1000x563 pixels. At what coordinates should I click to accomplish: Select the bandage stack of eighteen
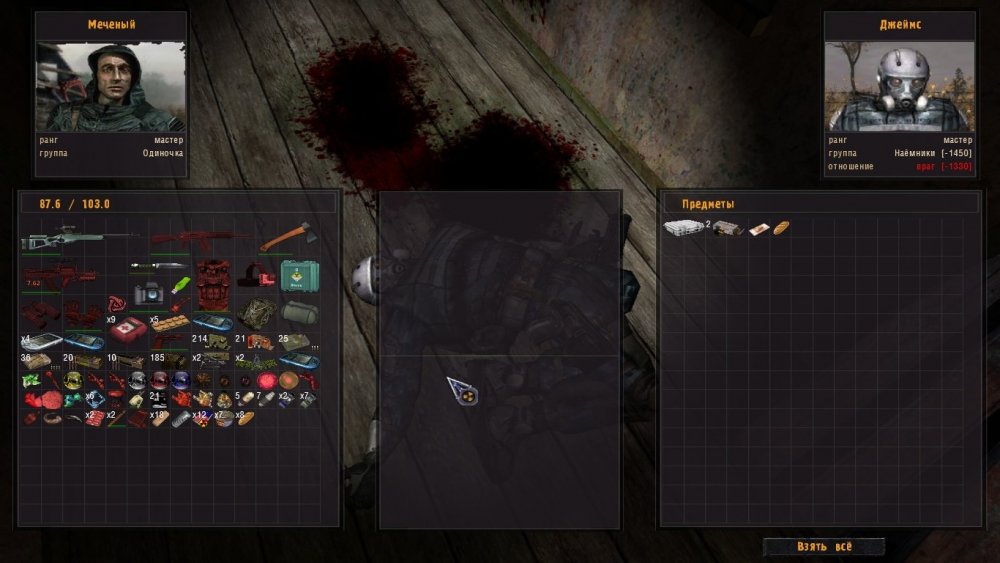[x=160, y=419]
